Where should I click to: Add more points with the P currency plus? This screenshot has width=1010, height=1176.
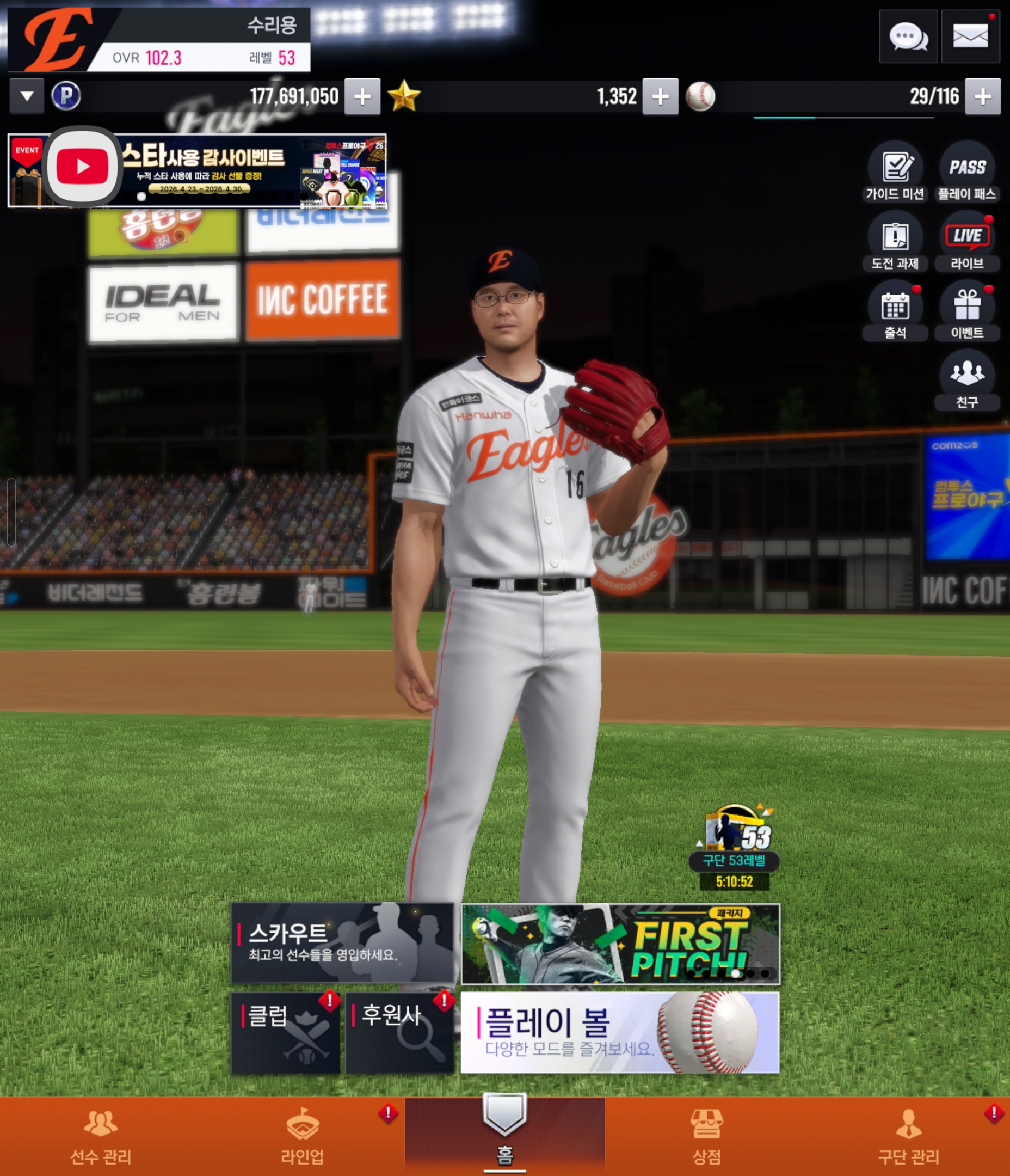362,96
